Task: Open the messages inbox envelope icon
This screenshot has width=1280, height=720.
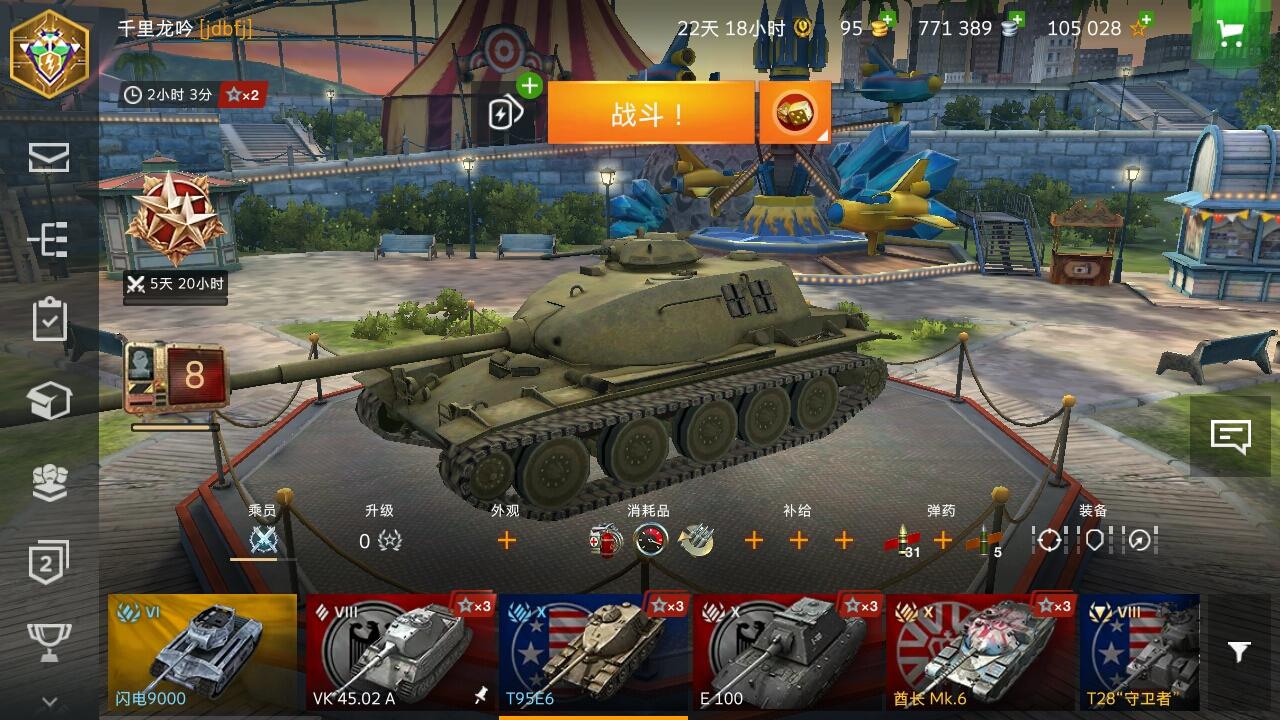Action: [48, 158]
